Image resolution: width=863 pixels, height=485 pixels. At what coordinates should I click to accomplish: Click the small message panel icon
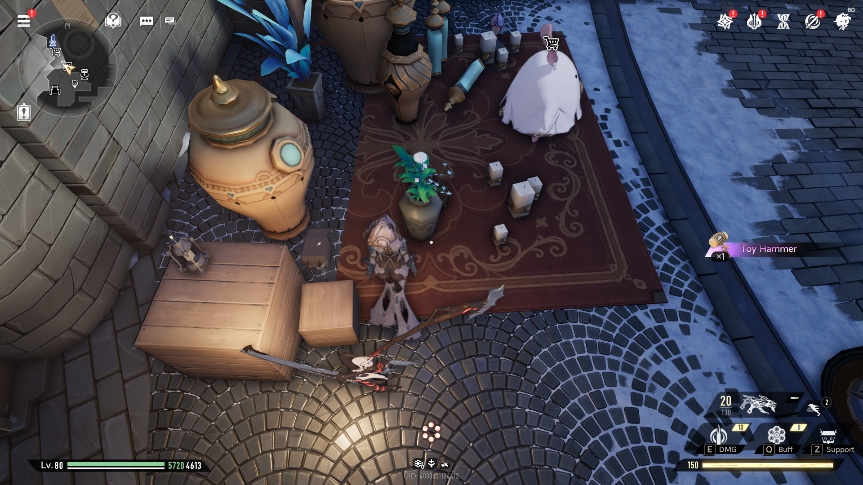coord(170,20)
